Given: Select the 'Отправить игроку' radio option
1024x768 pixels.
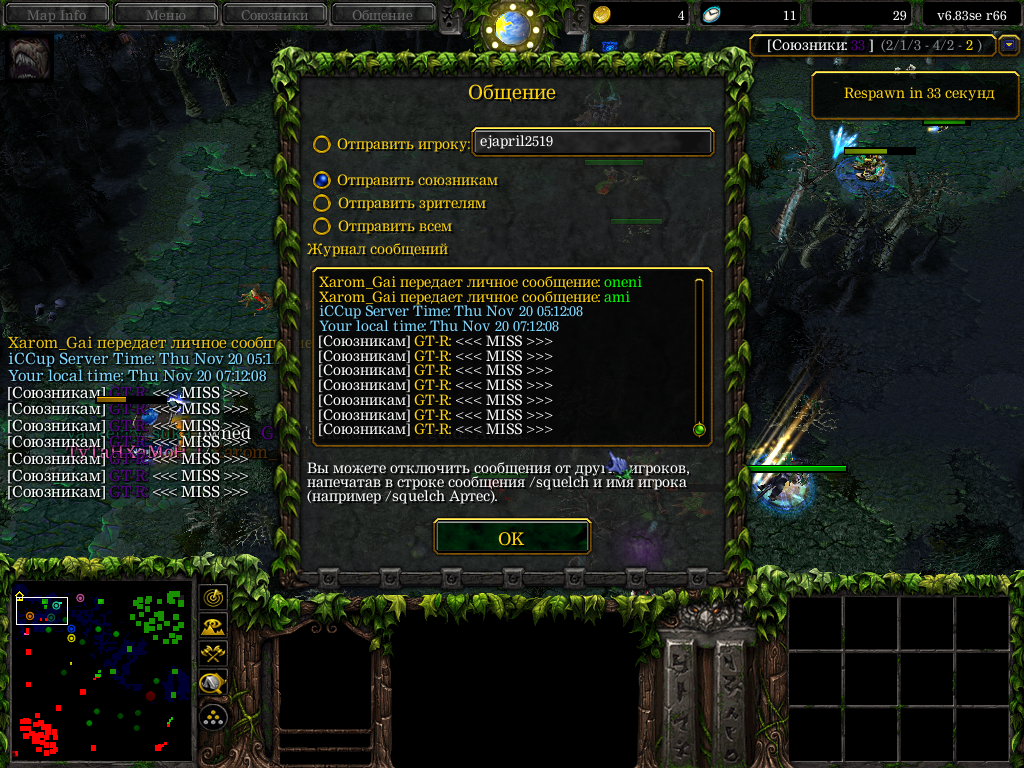Looking at the screenshot, I should point(322,144).
